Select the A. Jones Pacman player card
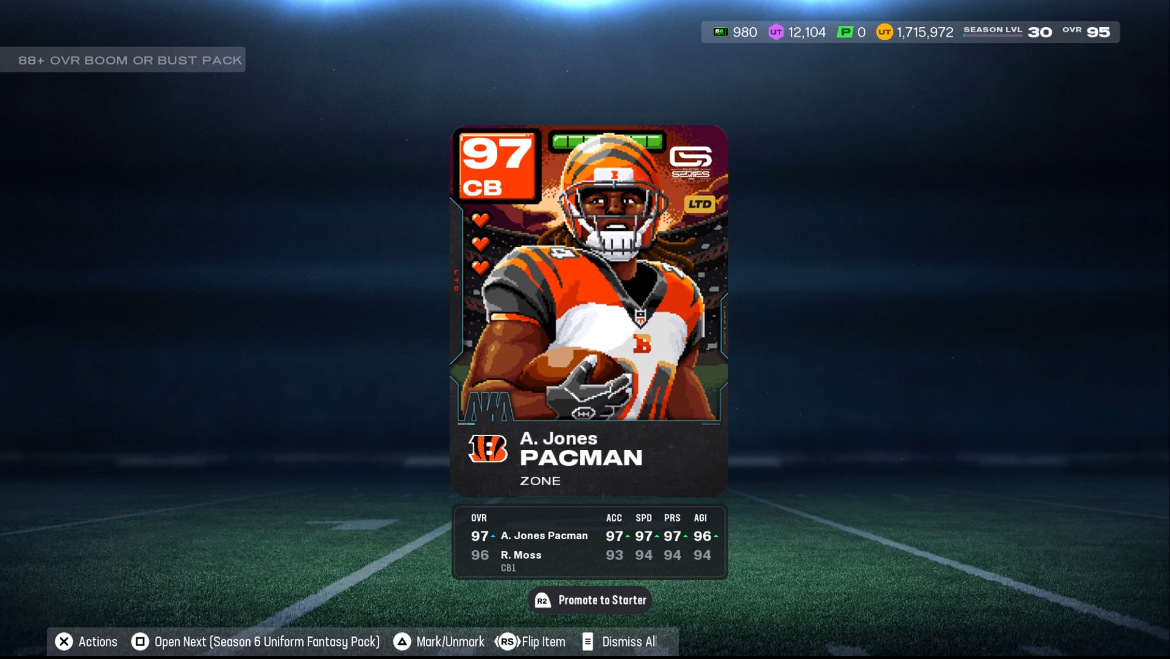Image resolution: width=1170 pixels, height=659 pixels. coord(589,310)
